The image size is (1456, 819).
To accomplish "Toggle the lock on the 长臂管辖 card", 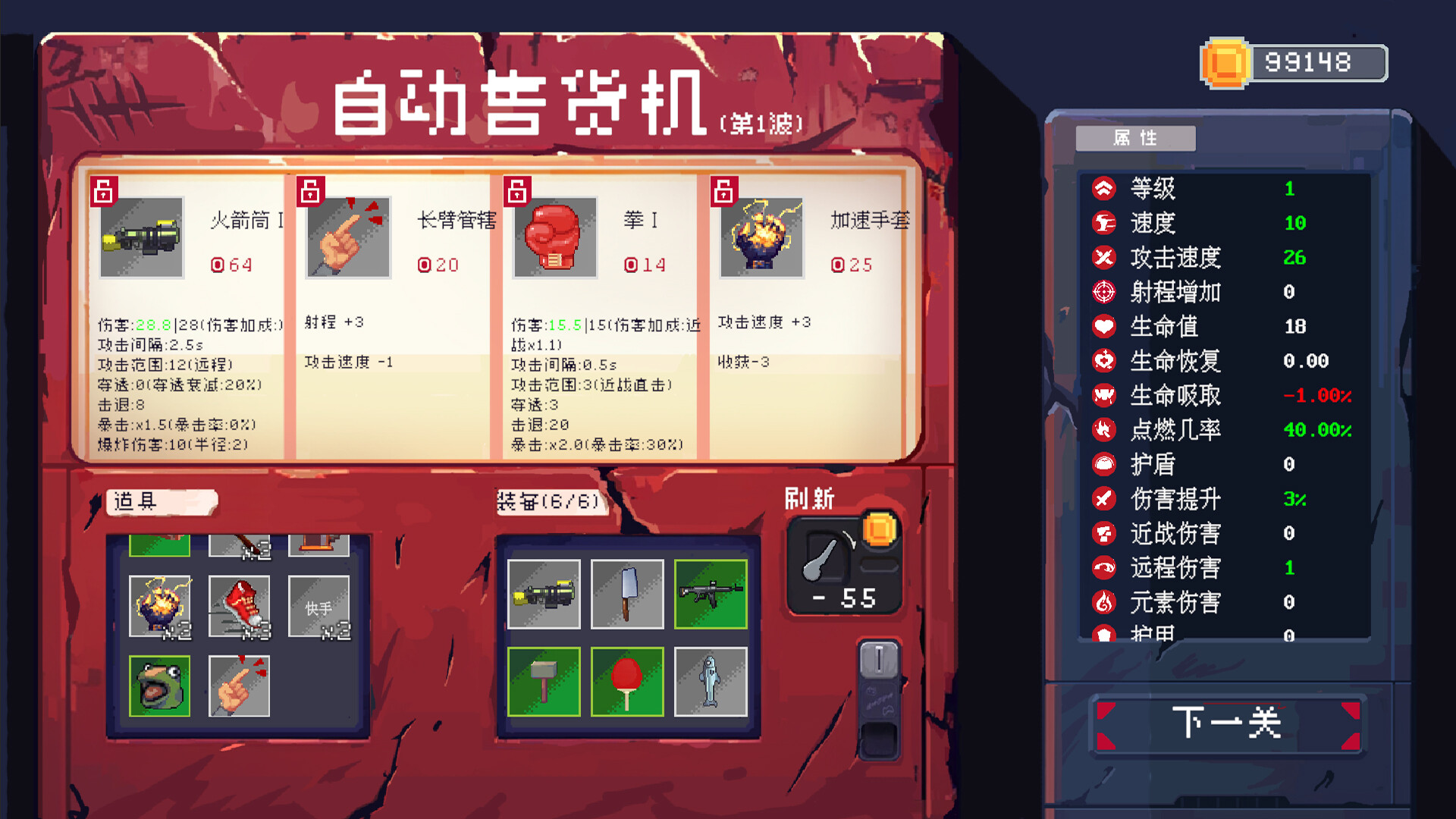I will pyautogui.click(x=311, y=191).
